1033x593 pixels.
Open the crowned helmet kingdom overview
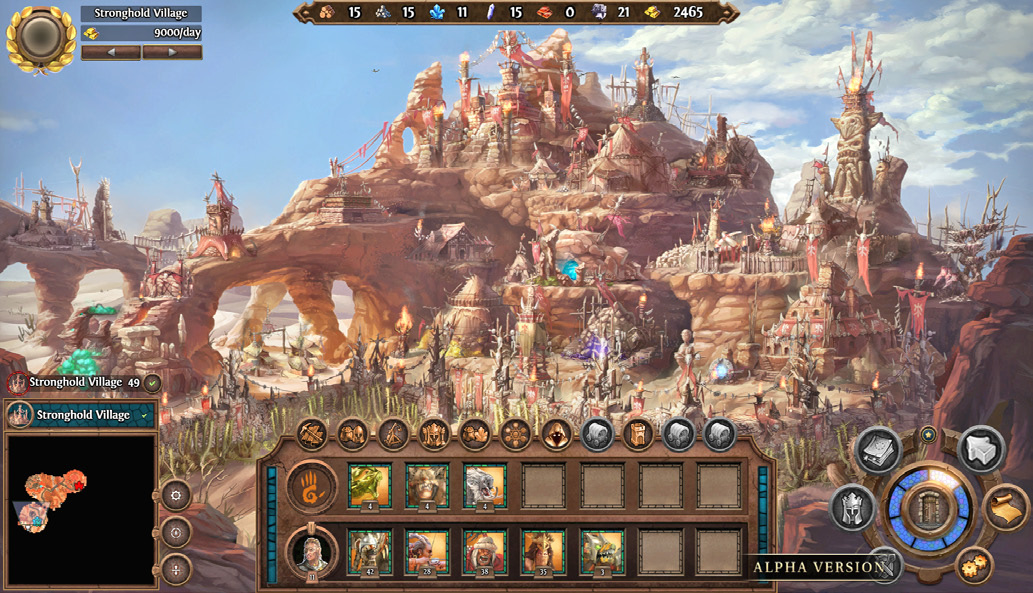[x=852, y=508]
